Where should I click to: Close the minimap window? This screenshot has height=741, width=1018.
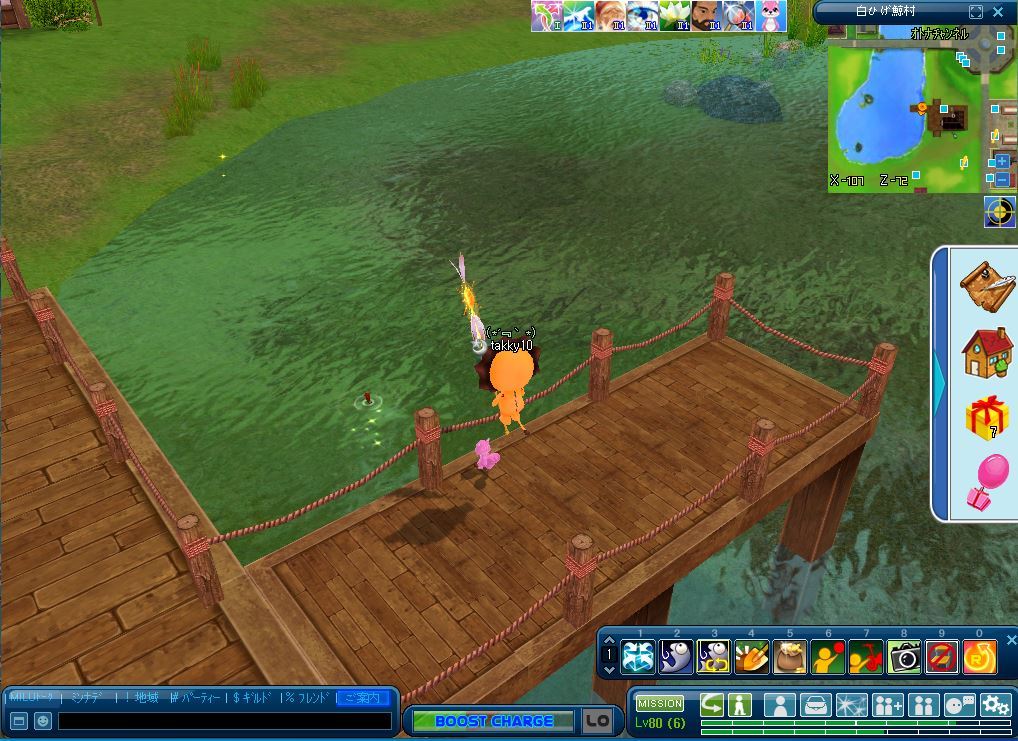pos(998,12)
